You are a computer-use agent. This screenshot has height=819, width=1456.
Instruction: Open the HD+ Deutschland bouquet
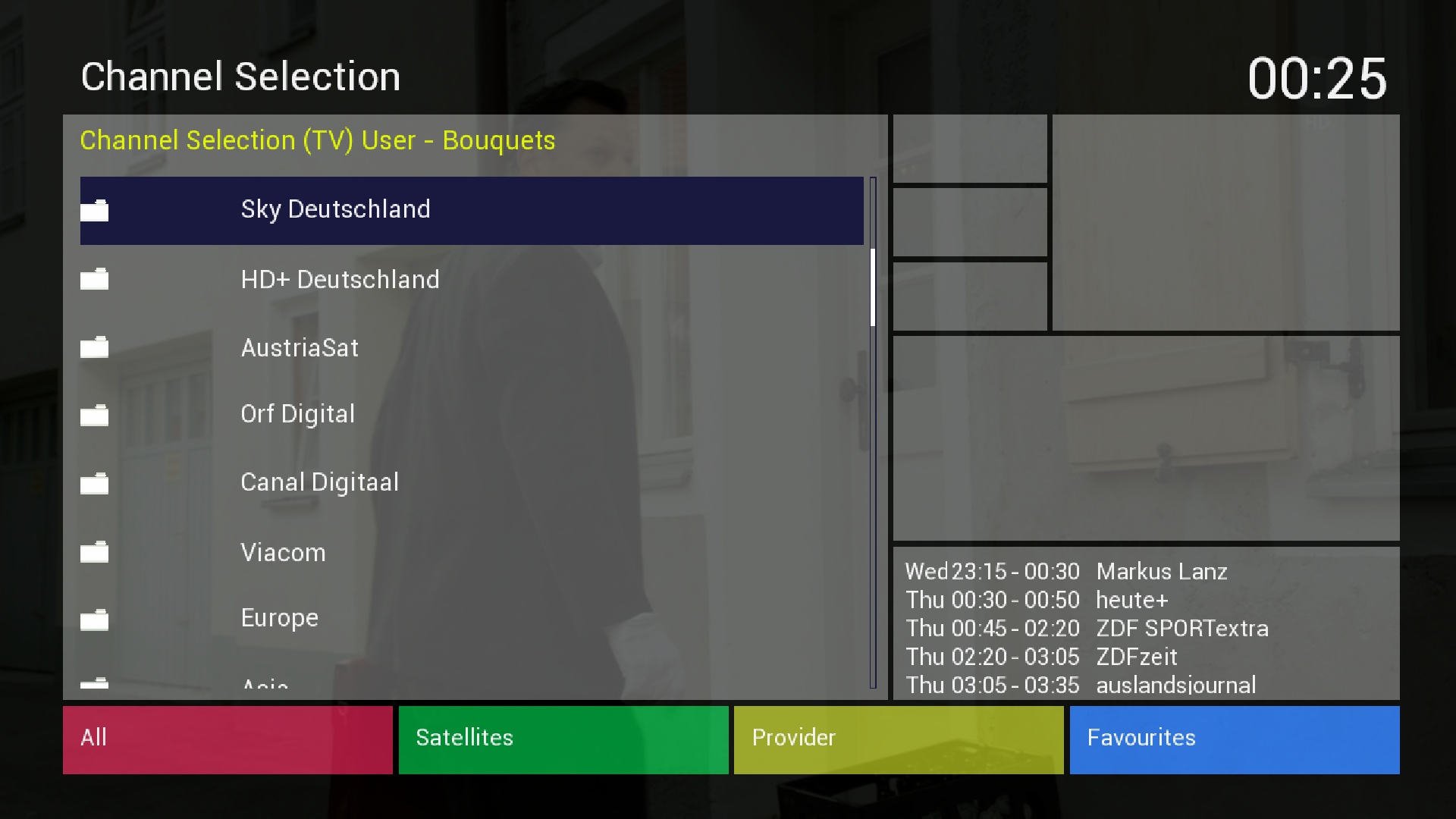340,280
